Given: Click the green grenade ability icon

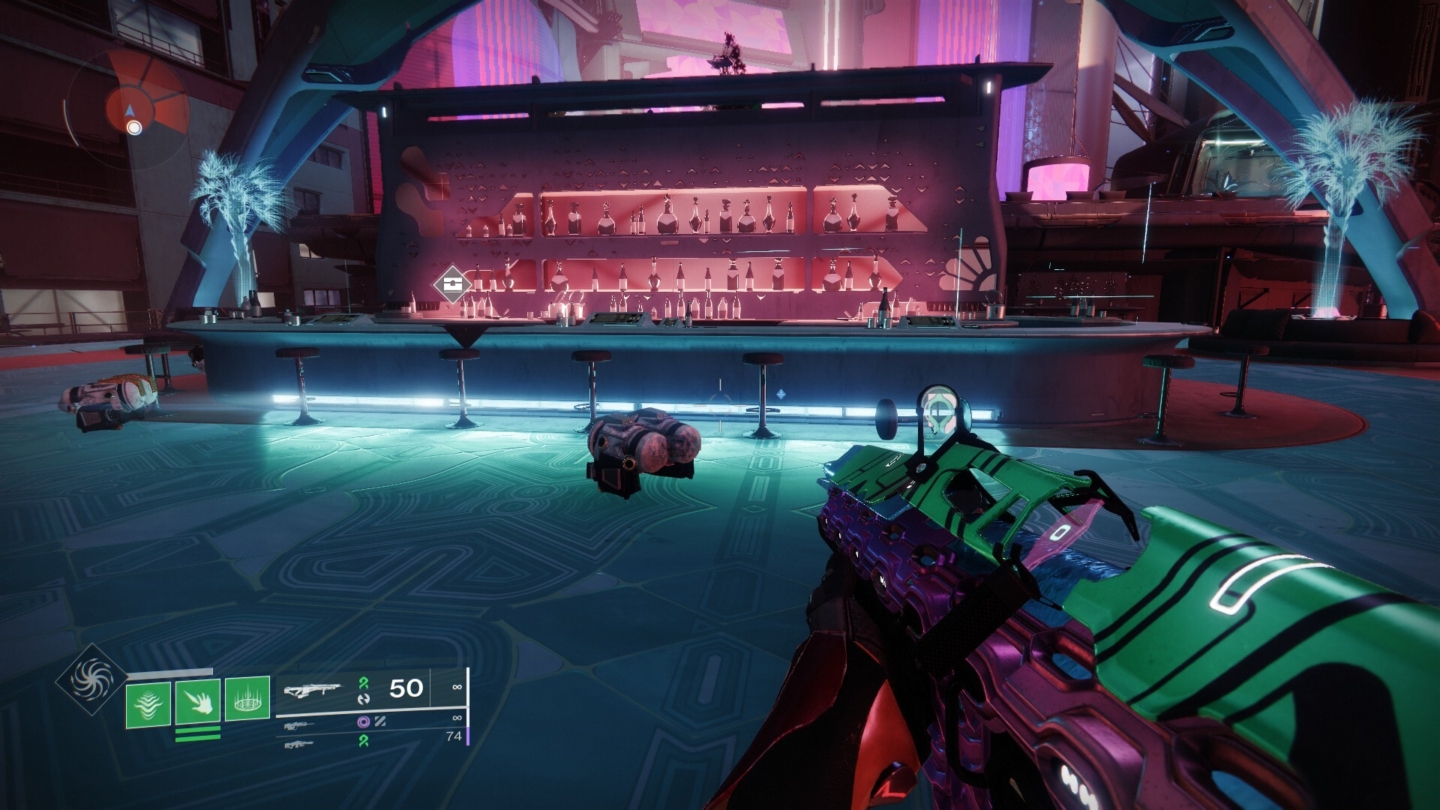Looking at the screenshot, I should 148,702.
